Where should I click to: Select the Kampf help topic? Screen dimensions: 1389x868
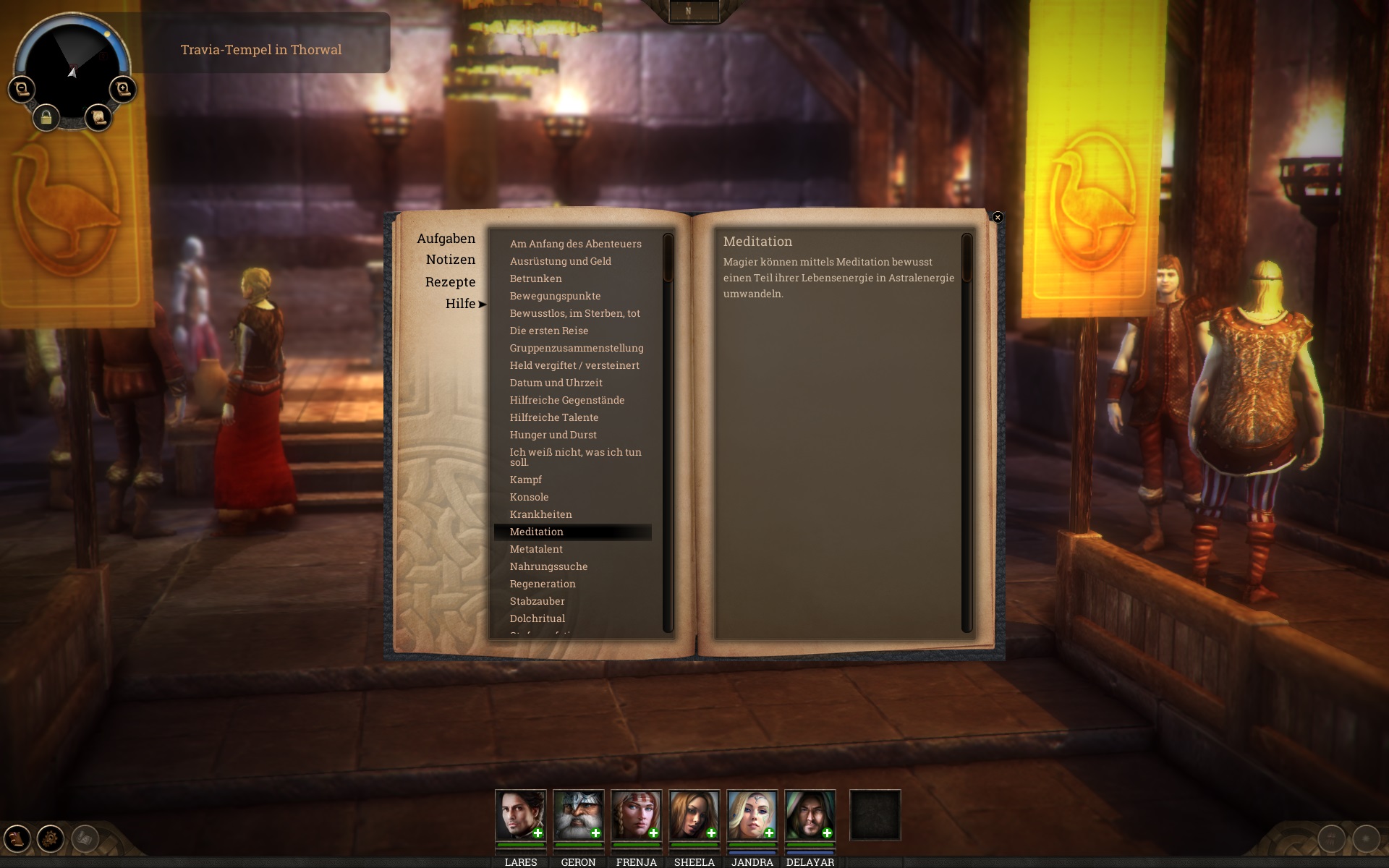click(x=526, y=480)
